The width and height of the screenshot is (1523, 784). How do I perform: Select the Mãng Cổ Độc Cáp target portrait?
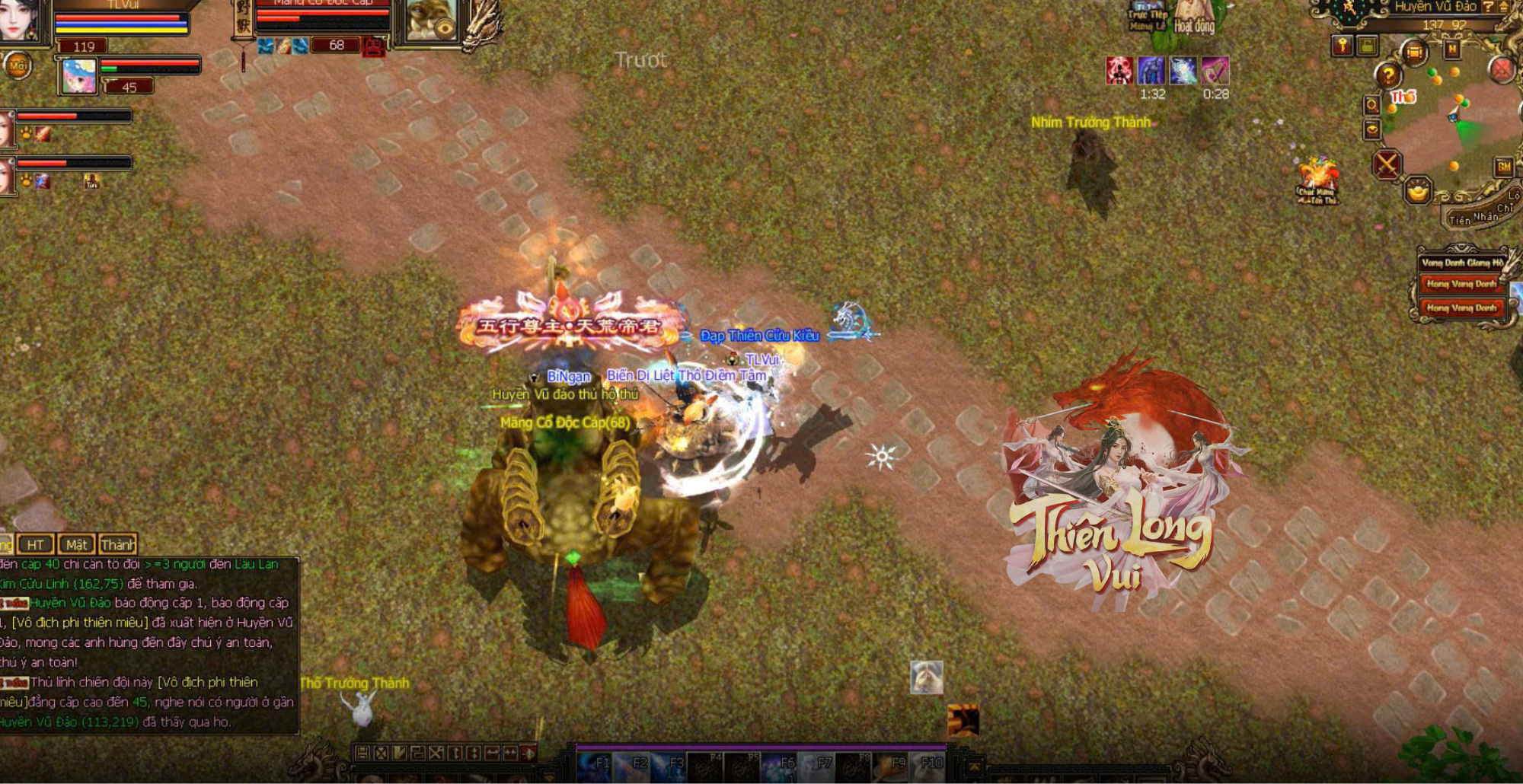click(x=430, y=20)
